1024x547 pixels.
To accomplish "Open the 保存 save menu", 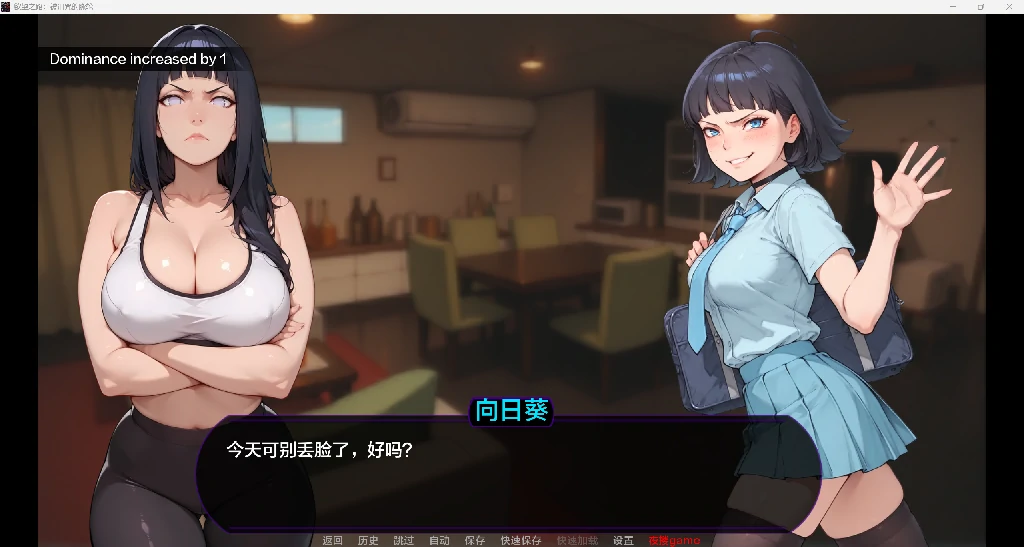I will (475, 540).
